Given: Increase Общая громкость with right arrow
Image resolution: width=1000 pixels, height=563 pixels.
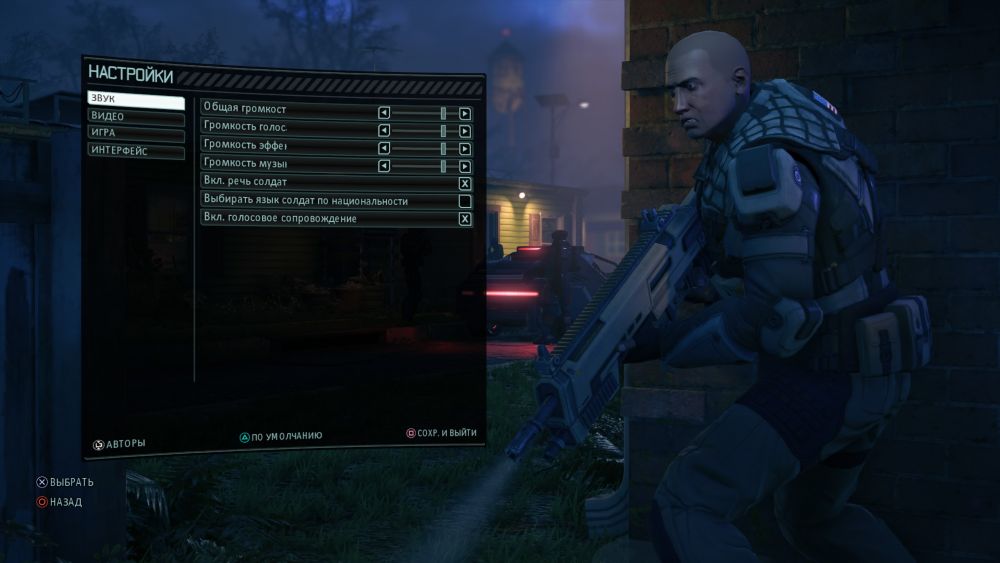Looking at the screenshot, I should [x=465, y=112].
